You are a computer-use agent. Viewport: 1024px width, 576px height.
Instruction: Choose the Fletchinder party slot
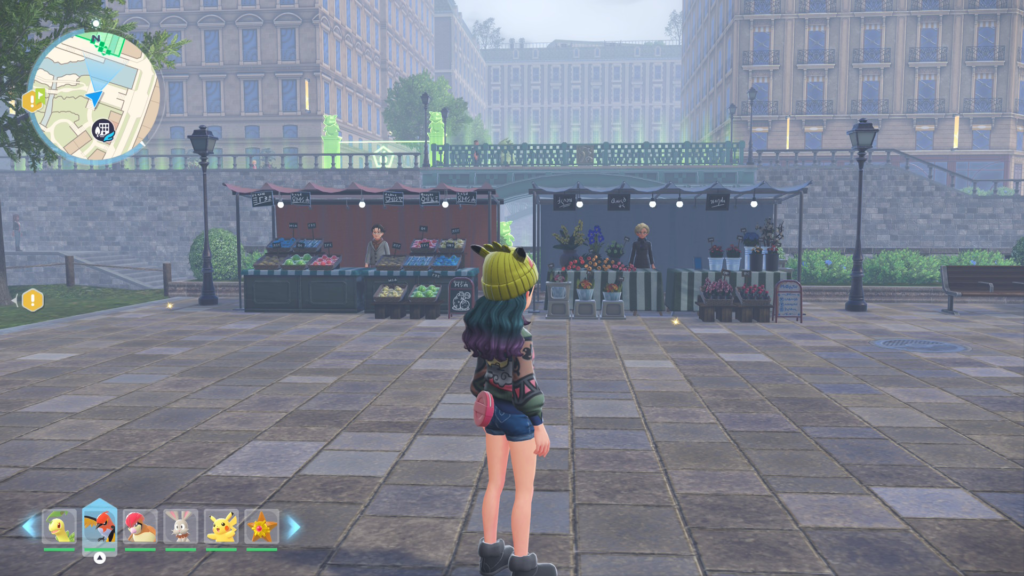(100, 524)
